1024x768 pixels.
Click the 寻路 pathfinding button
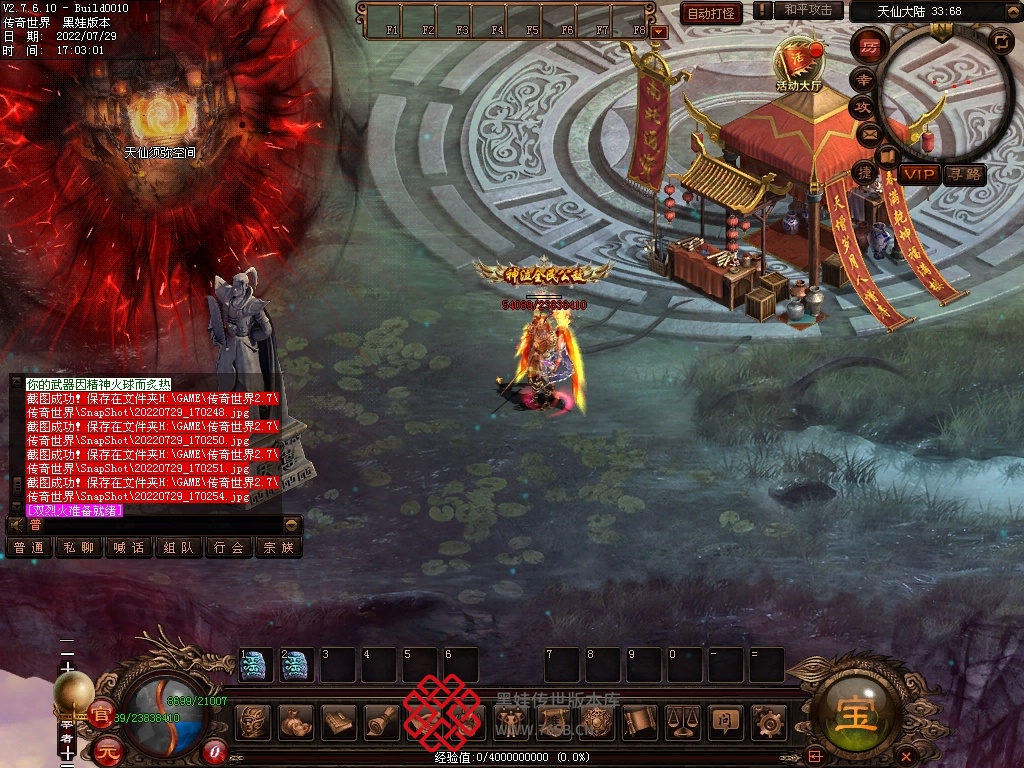click(964, 174)
